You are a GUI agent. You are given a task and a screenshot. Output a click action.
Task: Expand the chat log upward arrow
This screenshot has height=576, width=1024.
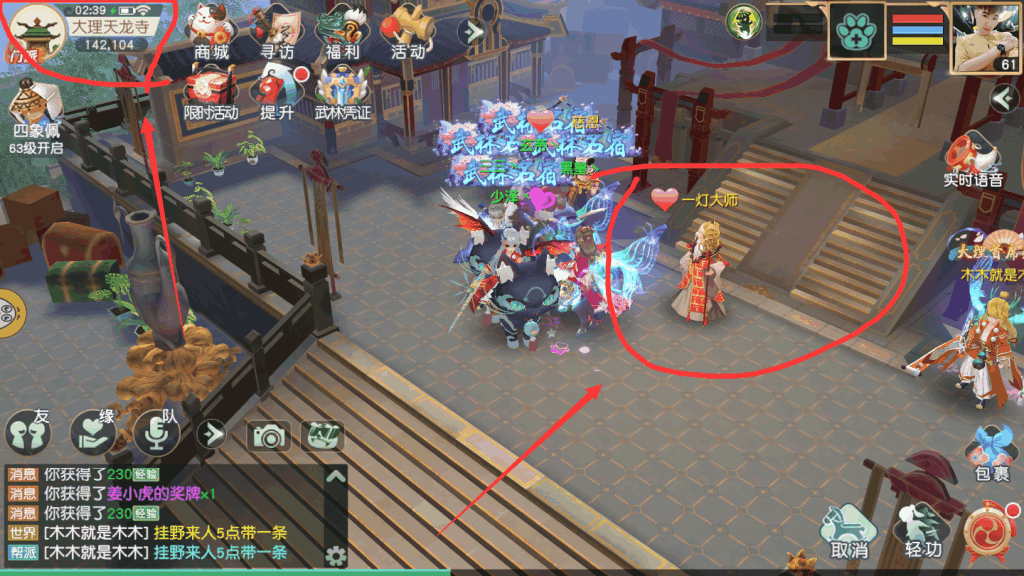(x=336, y=476)
